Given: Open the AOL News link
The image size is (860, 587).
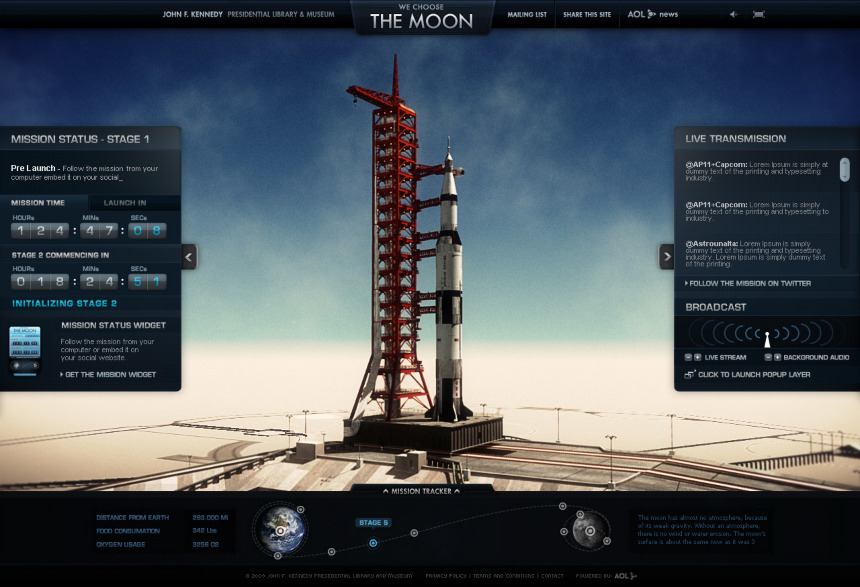Looking at the screenshot, I should click(x=653, y=15).
